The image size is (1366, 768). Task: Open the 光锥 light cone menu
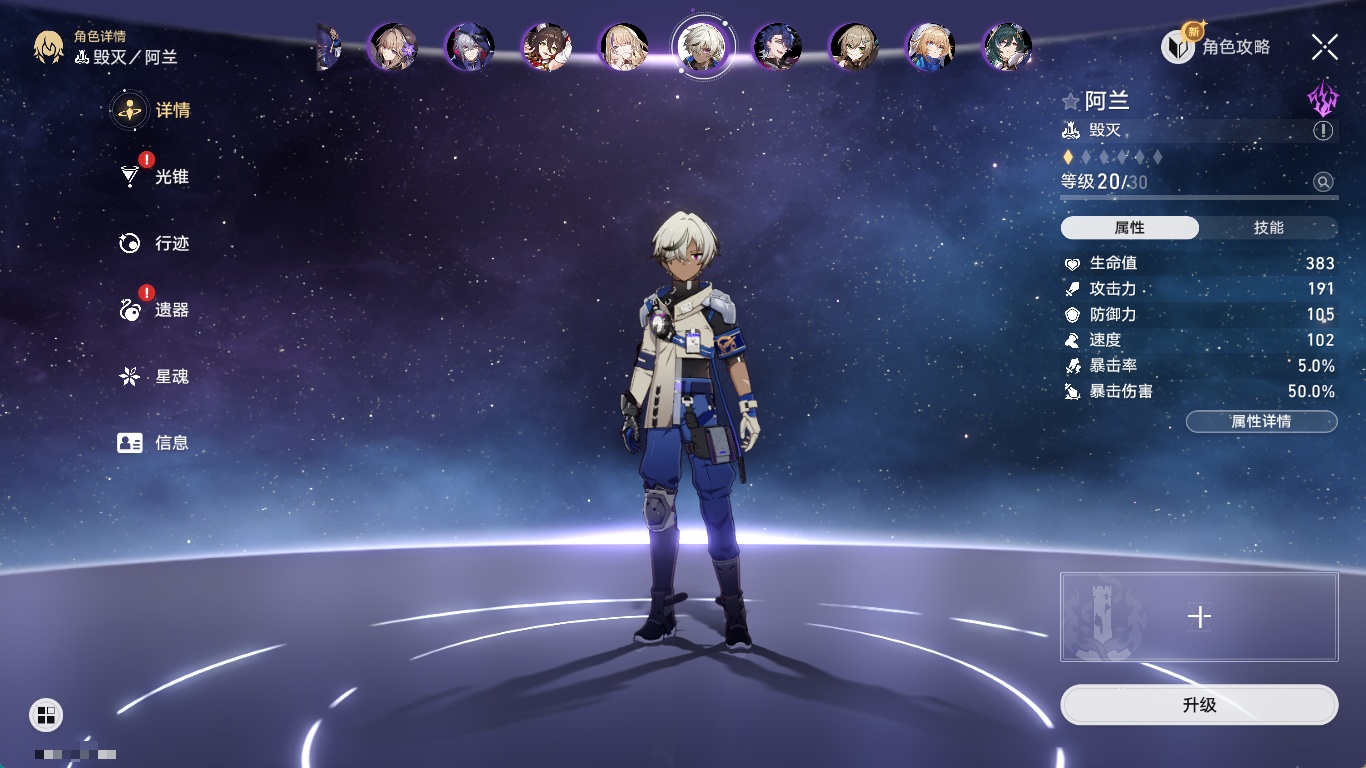[x=170, y=177]
